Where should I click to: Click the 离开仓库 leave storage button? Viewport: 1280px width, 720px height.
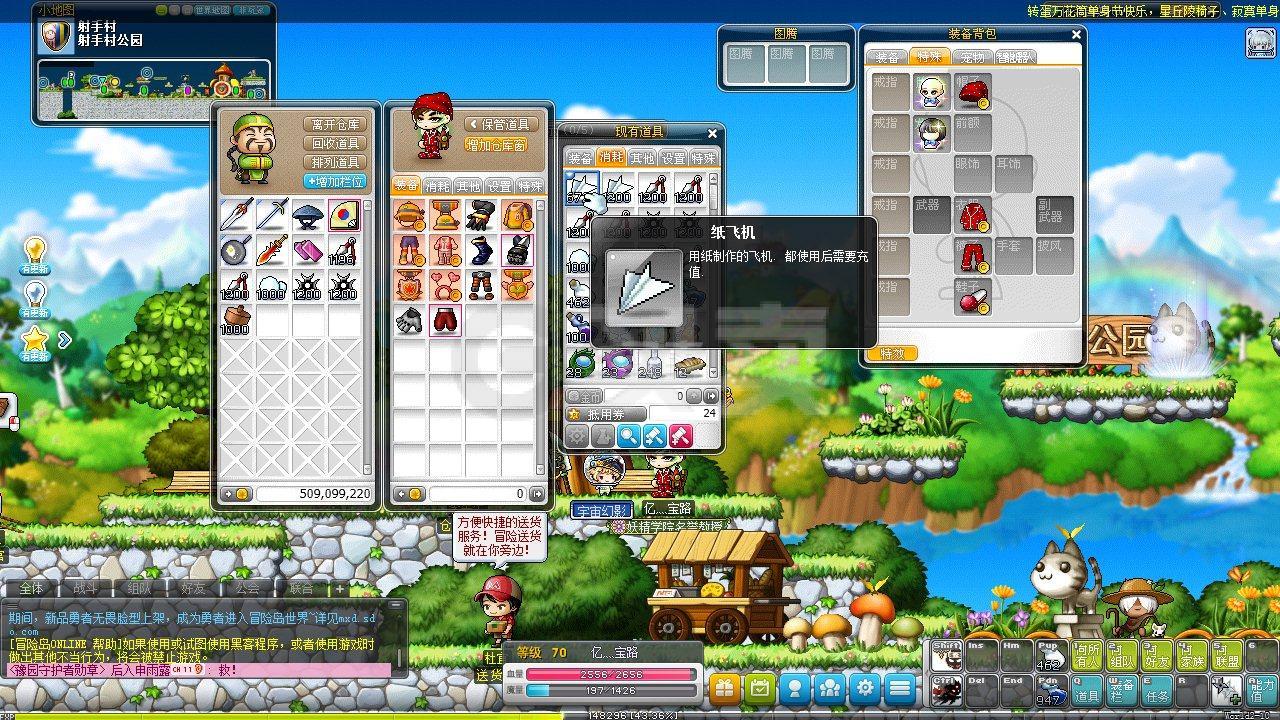point(335,125)
